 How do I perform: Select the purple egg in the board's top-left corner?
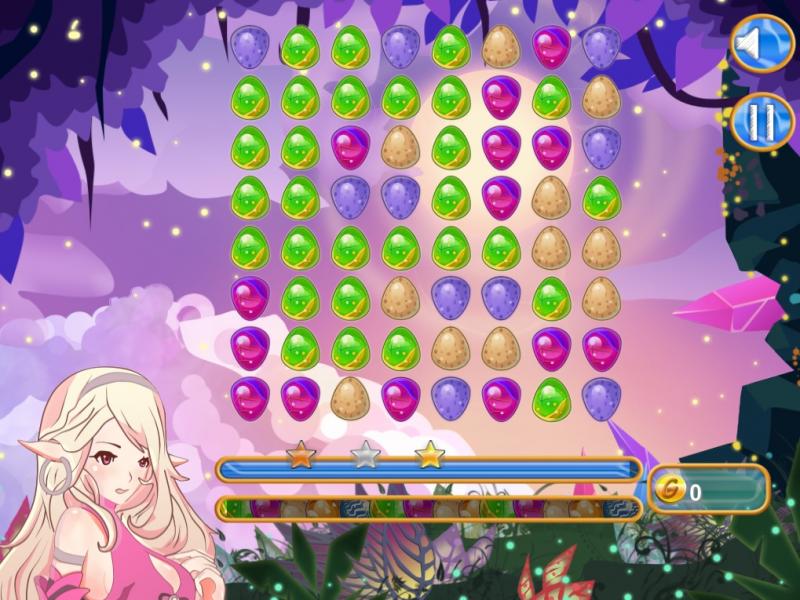pos(248,47)
